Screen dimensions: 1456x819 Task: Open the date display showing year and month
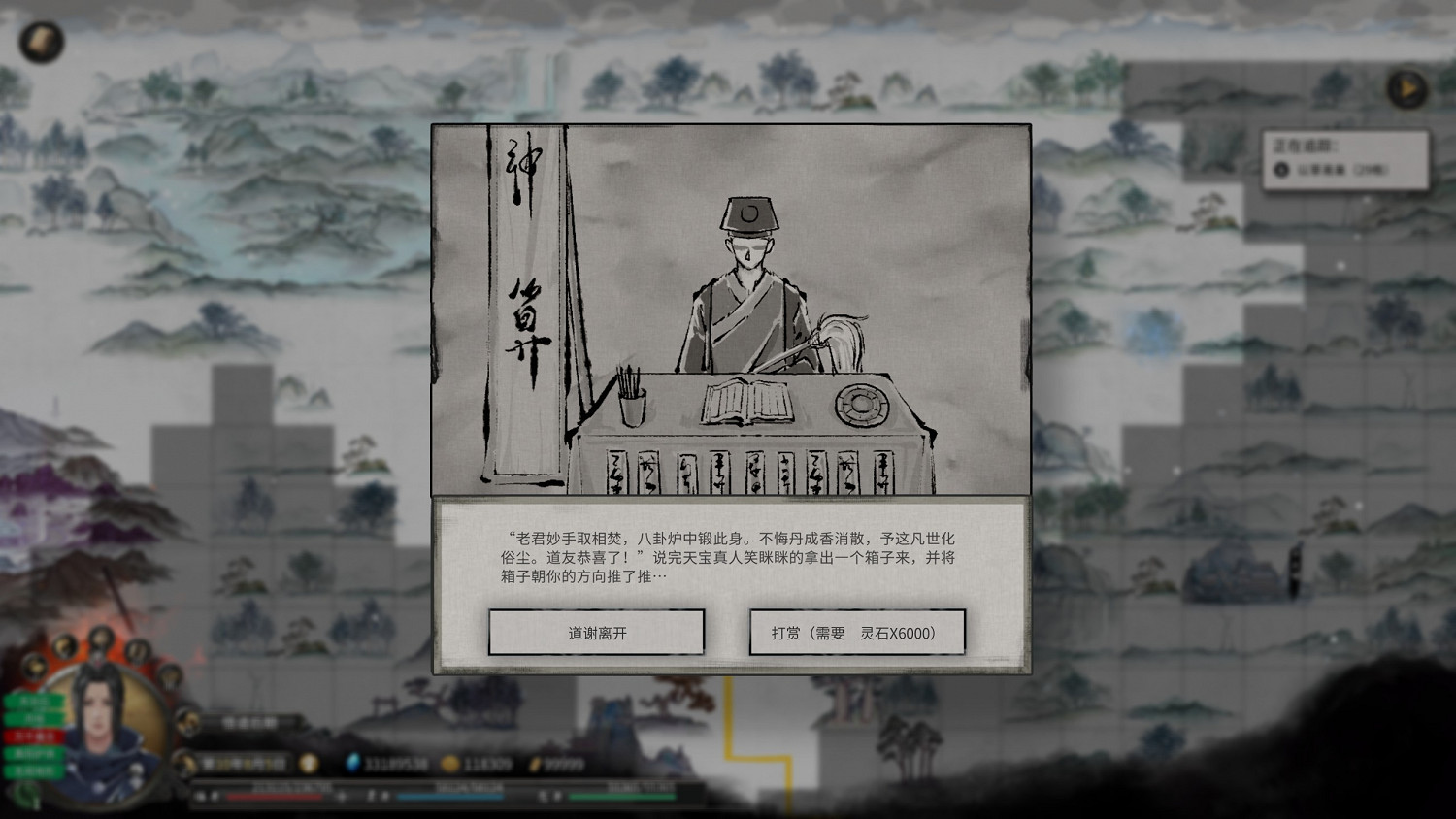coord(243,764)
